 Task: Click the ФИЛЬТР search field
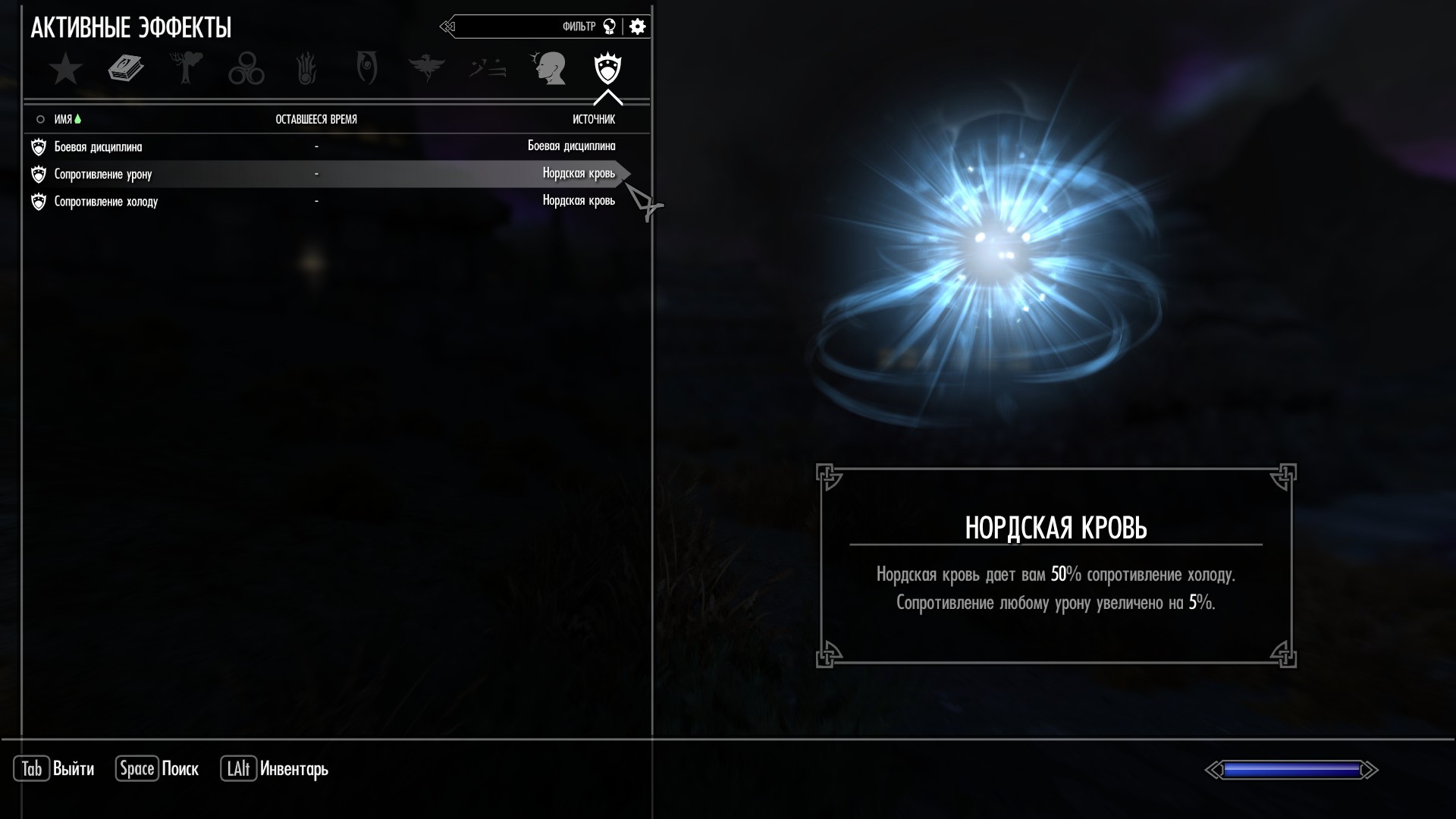click(x=531, y=27)
